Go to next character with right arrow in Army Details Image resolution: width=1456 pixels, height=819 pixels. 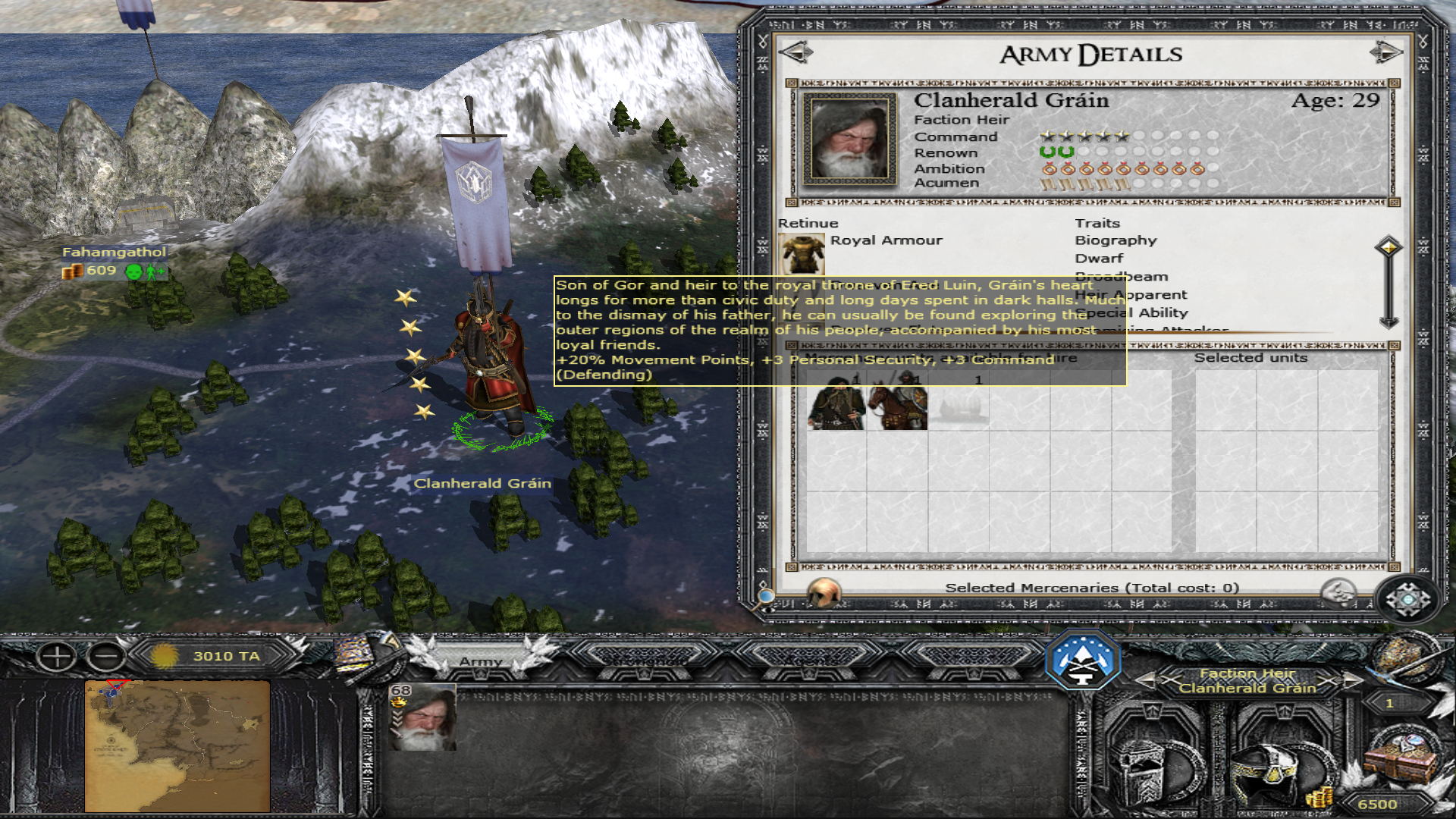(1385, 53)
